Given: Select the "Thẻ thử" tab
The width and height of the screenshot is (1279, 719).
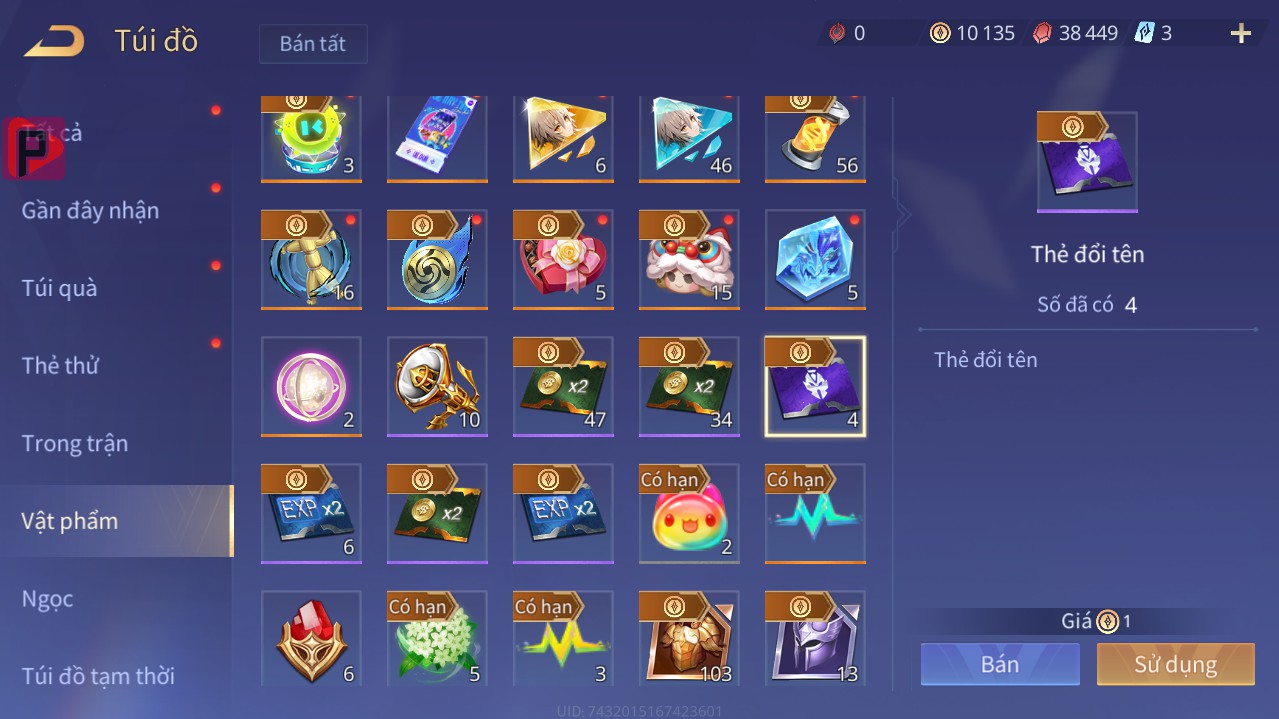Looking at the screenshot, I should tap(61, 366).
